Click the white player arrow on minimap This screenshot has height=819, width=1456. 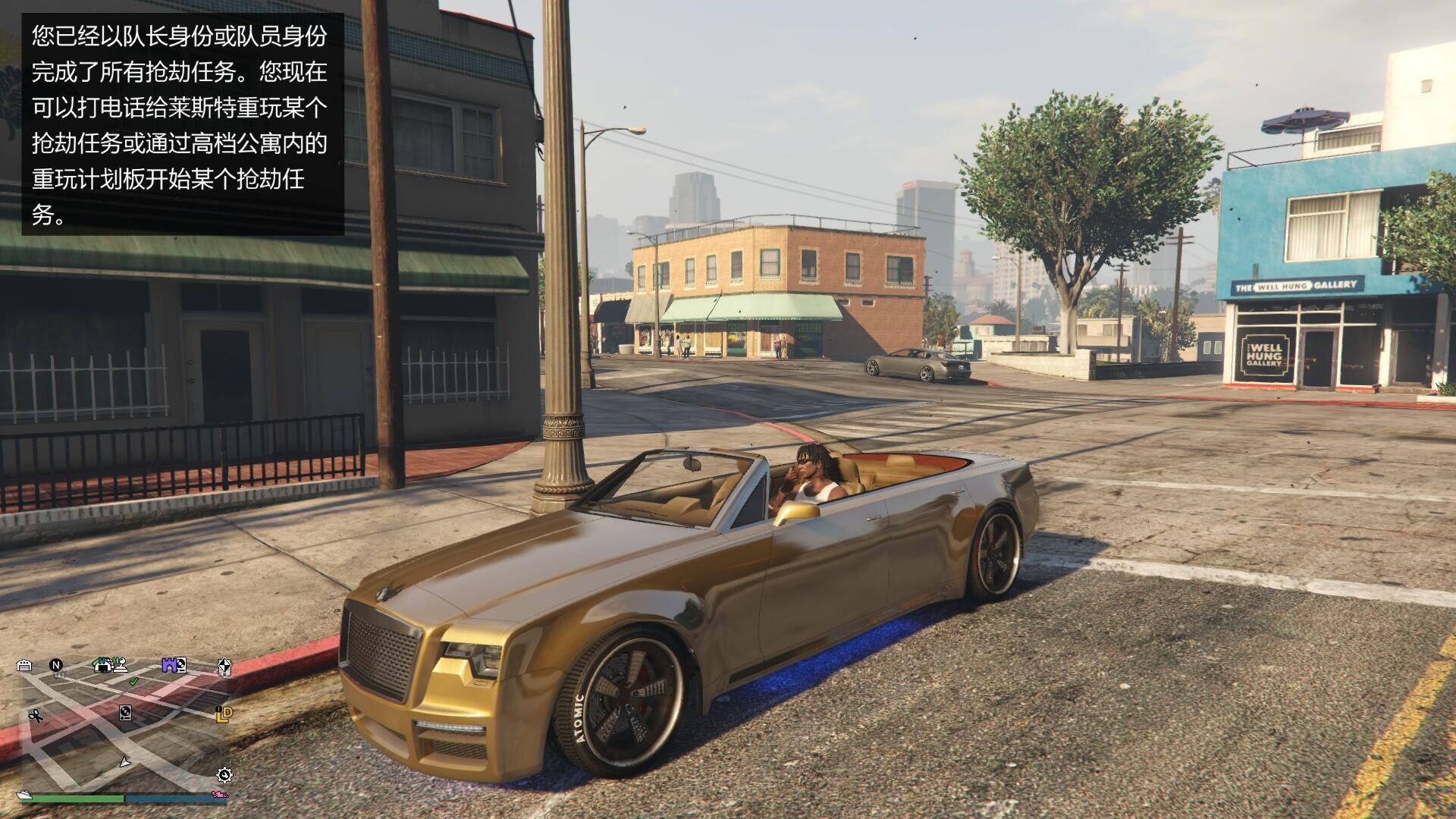point(125,762)
